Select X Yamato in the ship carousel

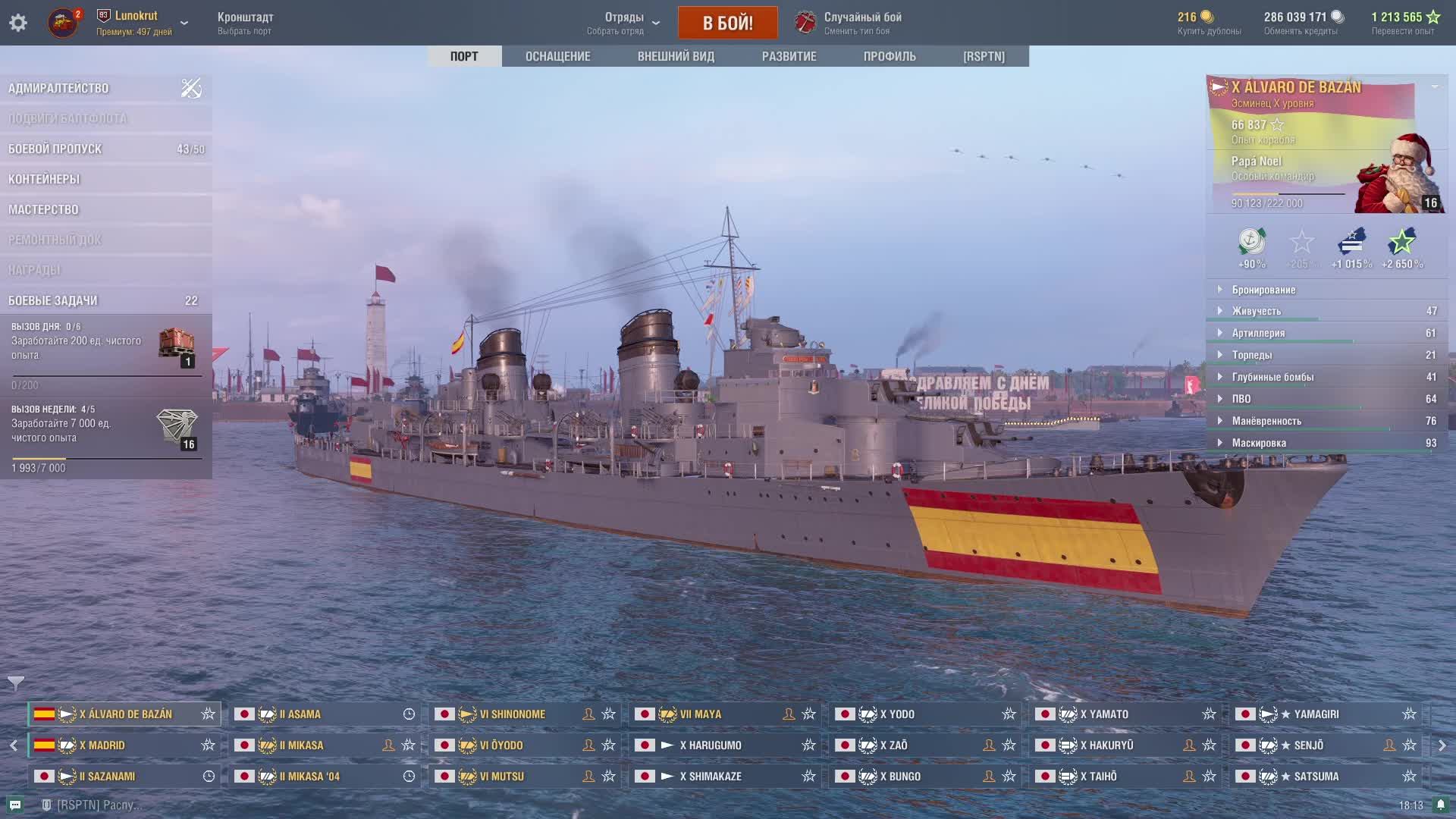coord(1104,714)
